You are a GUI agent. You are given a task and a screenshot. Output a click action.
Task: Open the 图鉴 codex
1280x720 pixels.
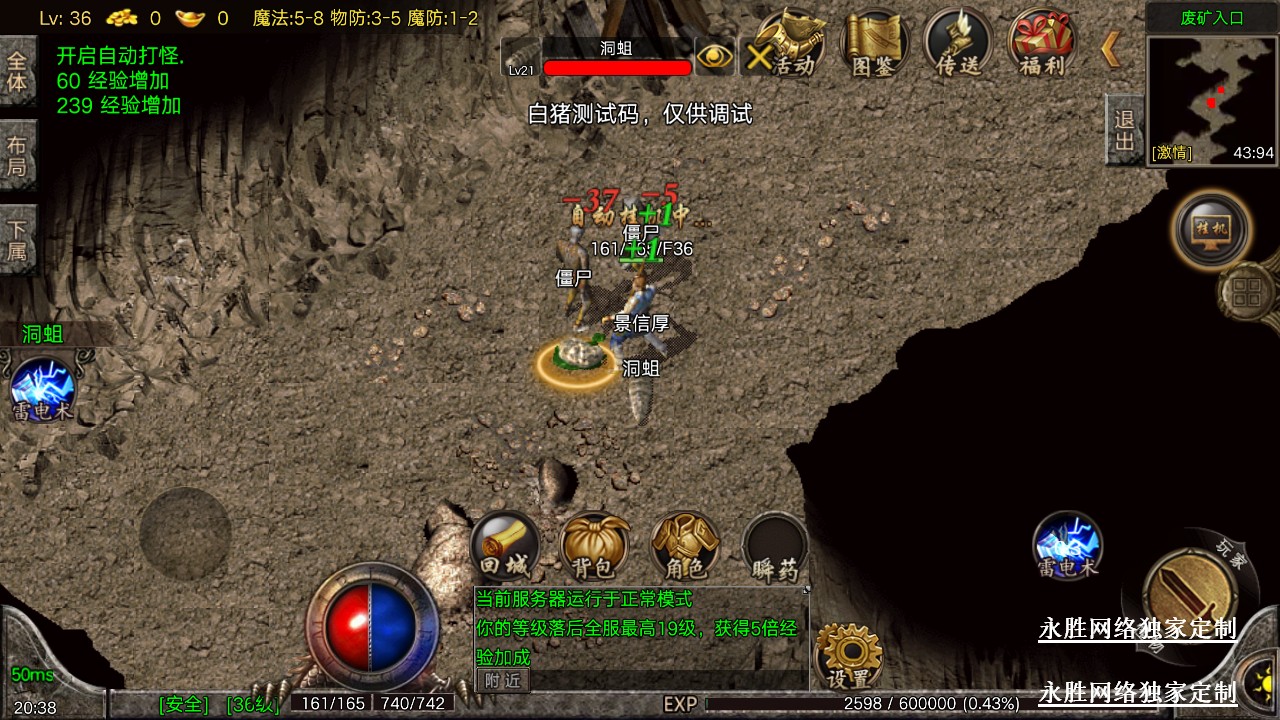pos(874,44)
